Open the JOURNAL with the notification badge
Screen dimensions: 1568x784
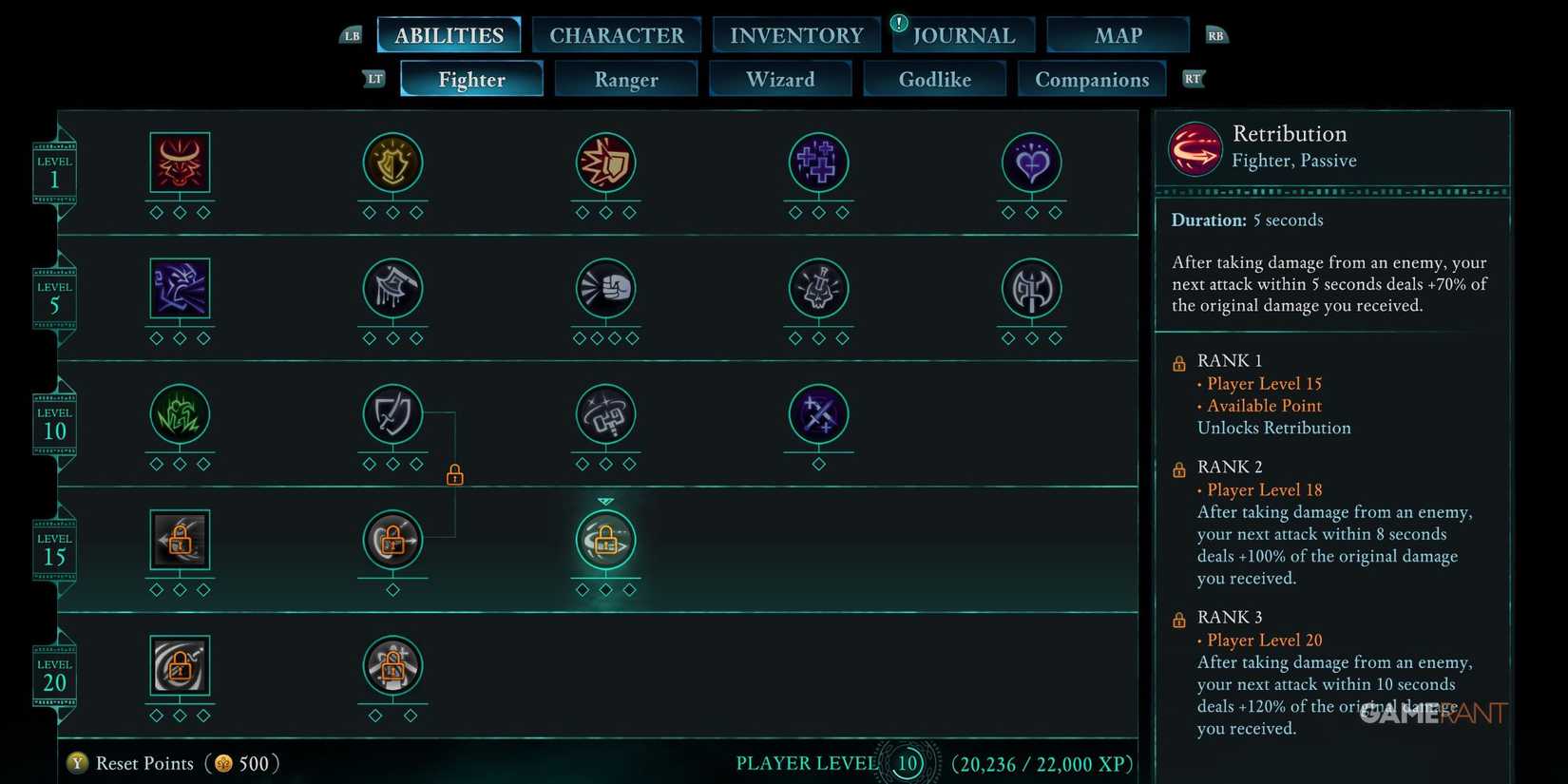(963, 34)
